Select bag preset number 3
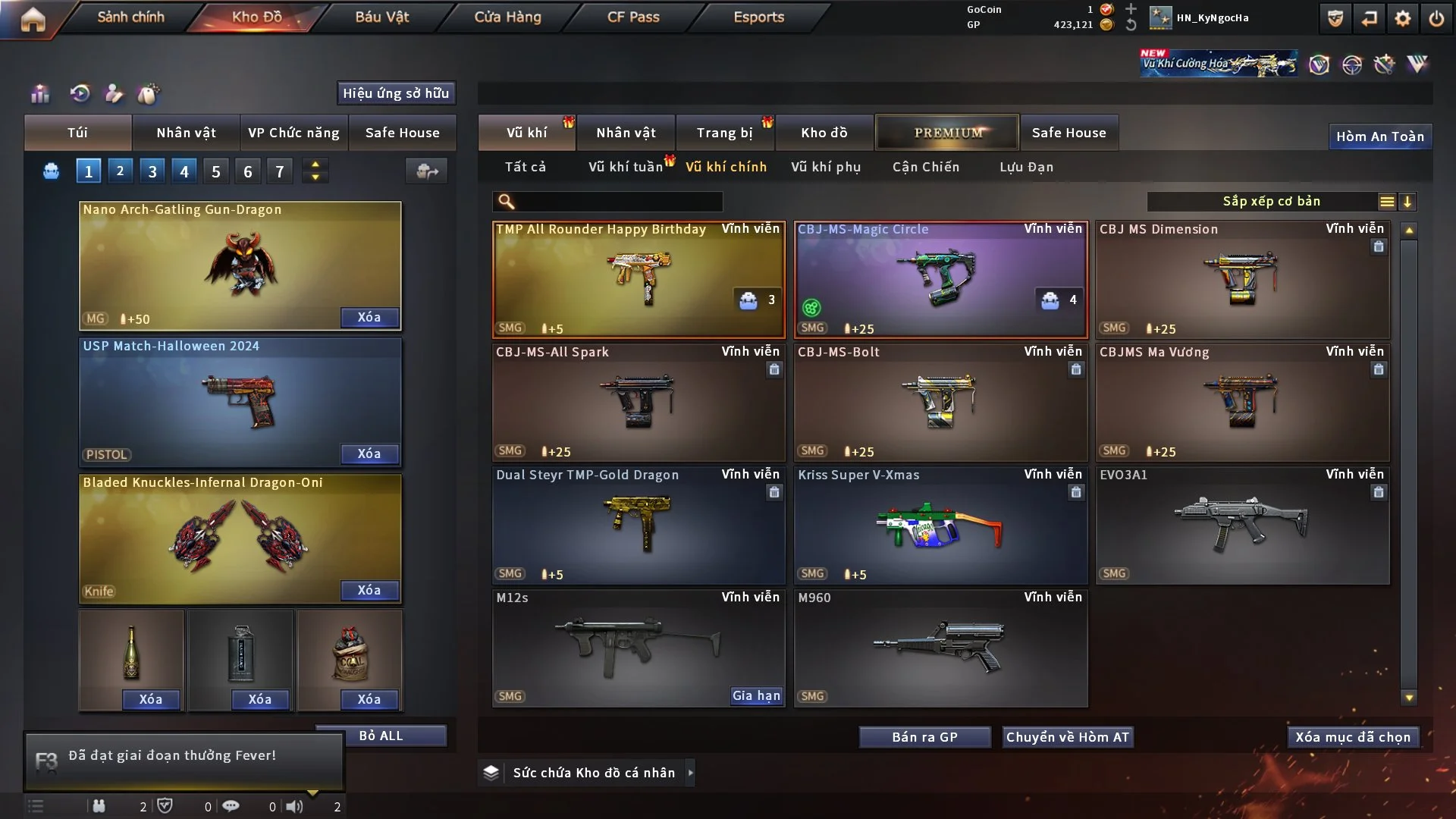1456x819 pixels. (x=152, y=171)
